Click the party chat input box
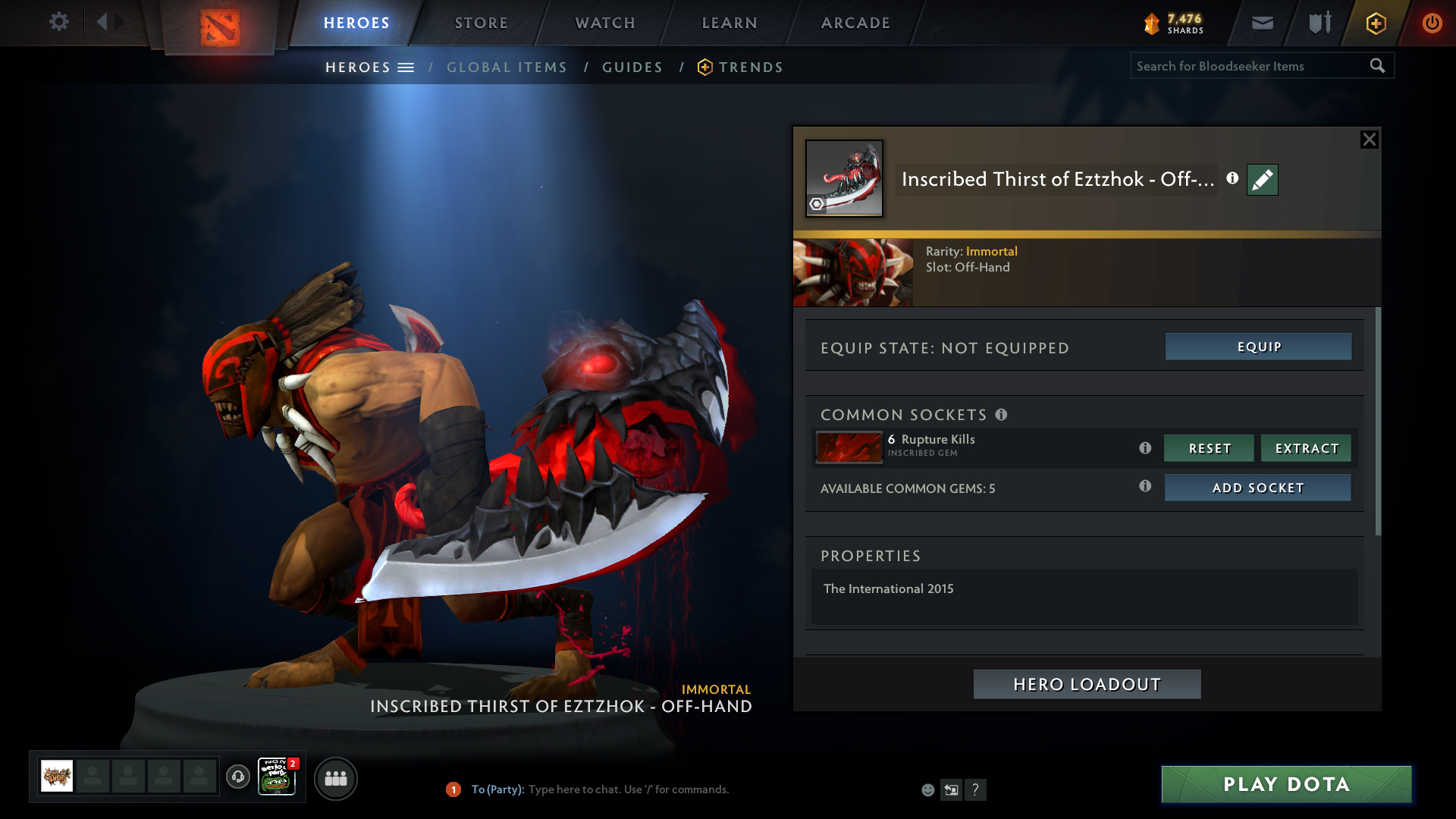This screenshot has width=1456, height=819. [x=628, y=789]
